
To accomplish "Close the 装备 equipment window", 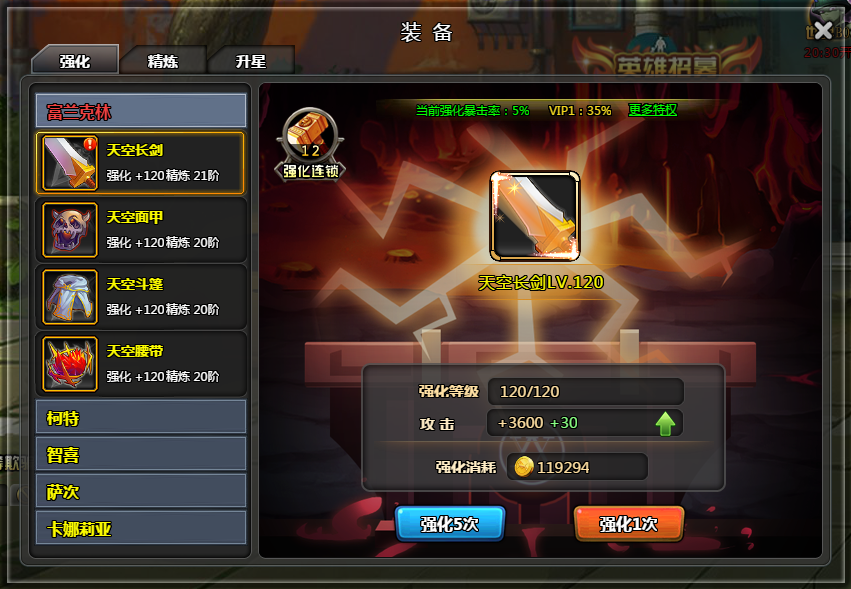I will click(823, 30).
